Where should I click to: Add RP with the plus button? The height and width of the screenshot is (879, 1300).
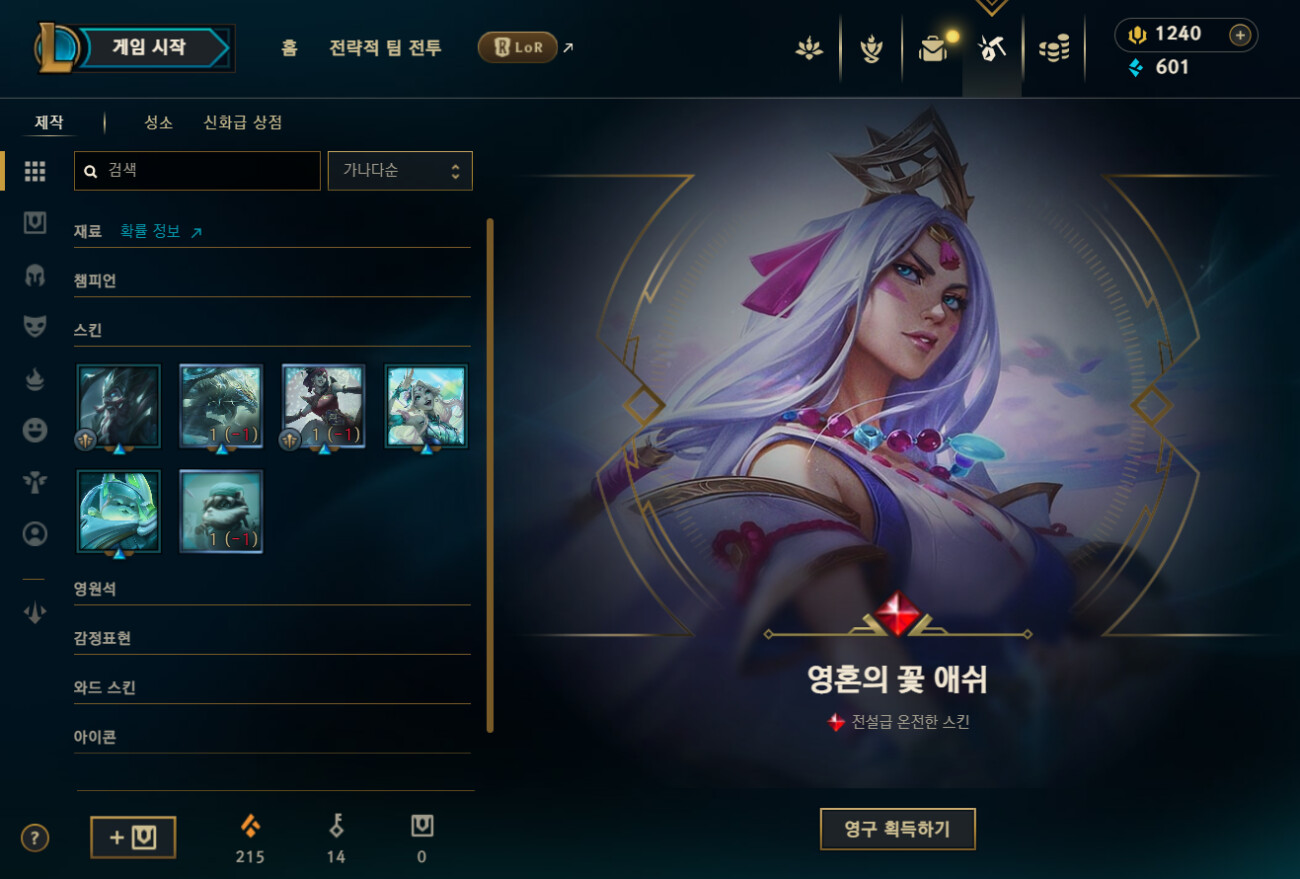[1240, 35]
